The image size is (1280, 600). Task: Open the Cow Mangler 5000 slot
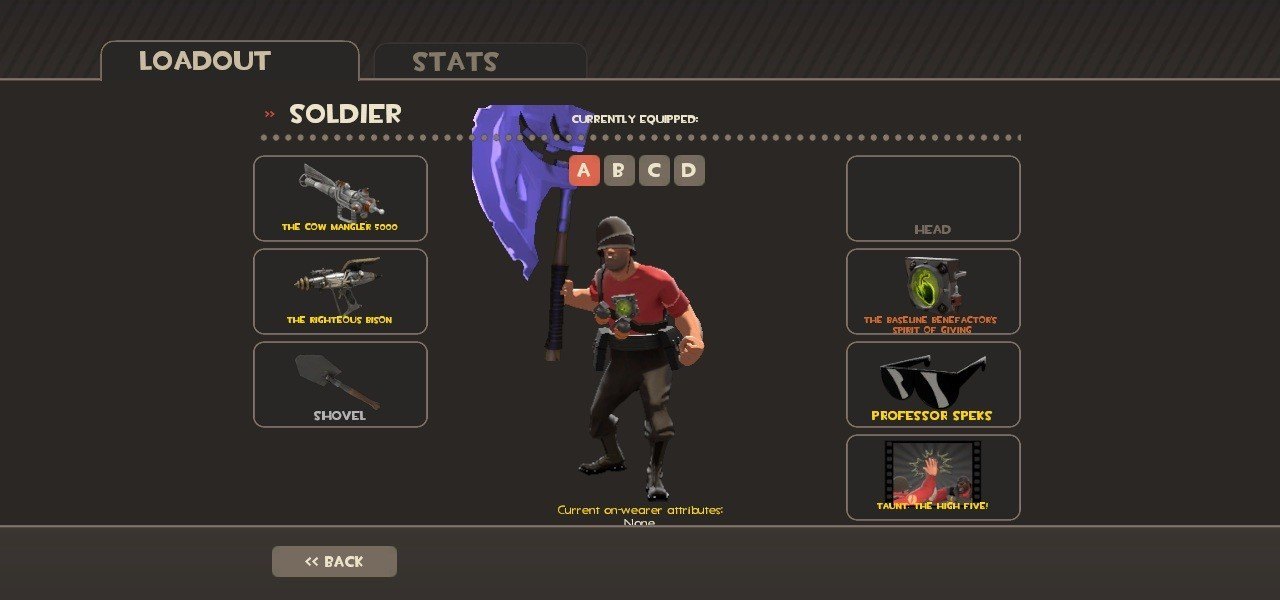tap(340, 198)
